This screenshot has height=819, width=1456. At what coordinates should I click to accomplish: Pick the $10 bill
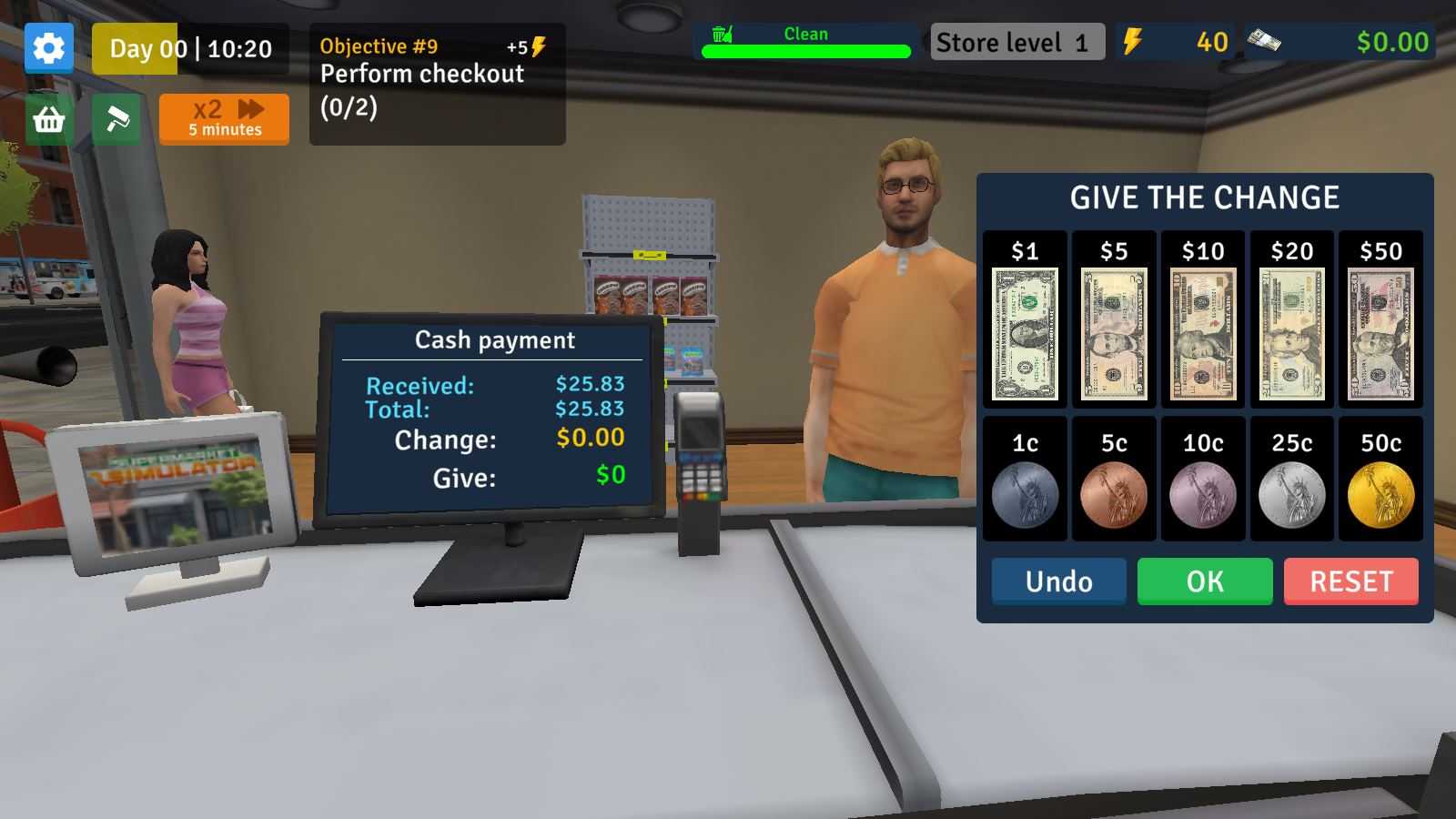point(1203,333)
